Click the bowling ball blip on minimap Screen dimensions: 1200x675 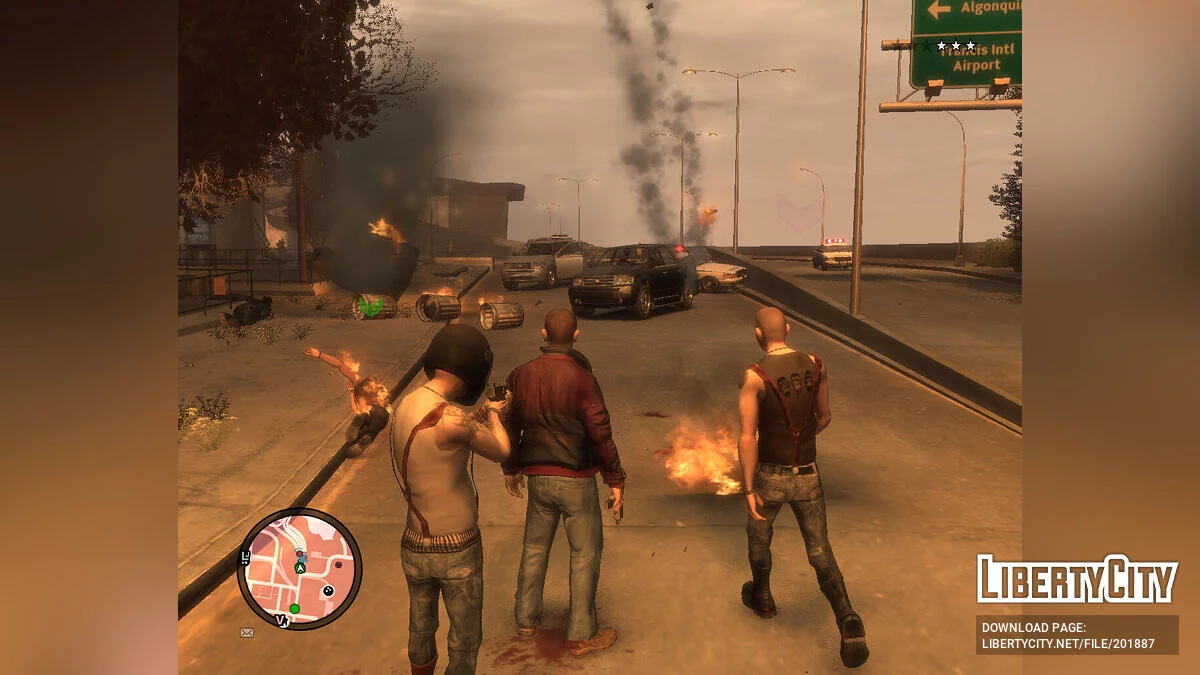[x=327, y=591]
